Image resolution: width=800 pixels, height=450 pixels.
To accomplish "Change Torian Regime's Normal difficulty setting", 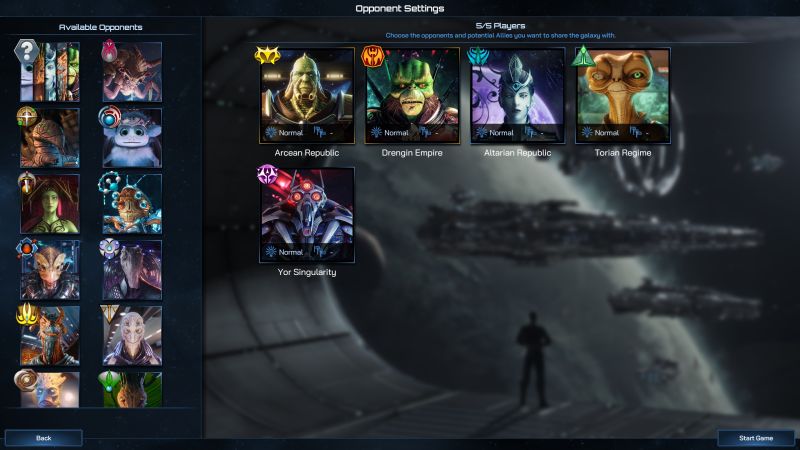I will coord(598,132).
